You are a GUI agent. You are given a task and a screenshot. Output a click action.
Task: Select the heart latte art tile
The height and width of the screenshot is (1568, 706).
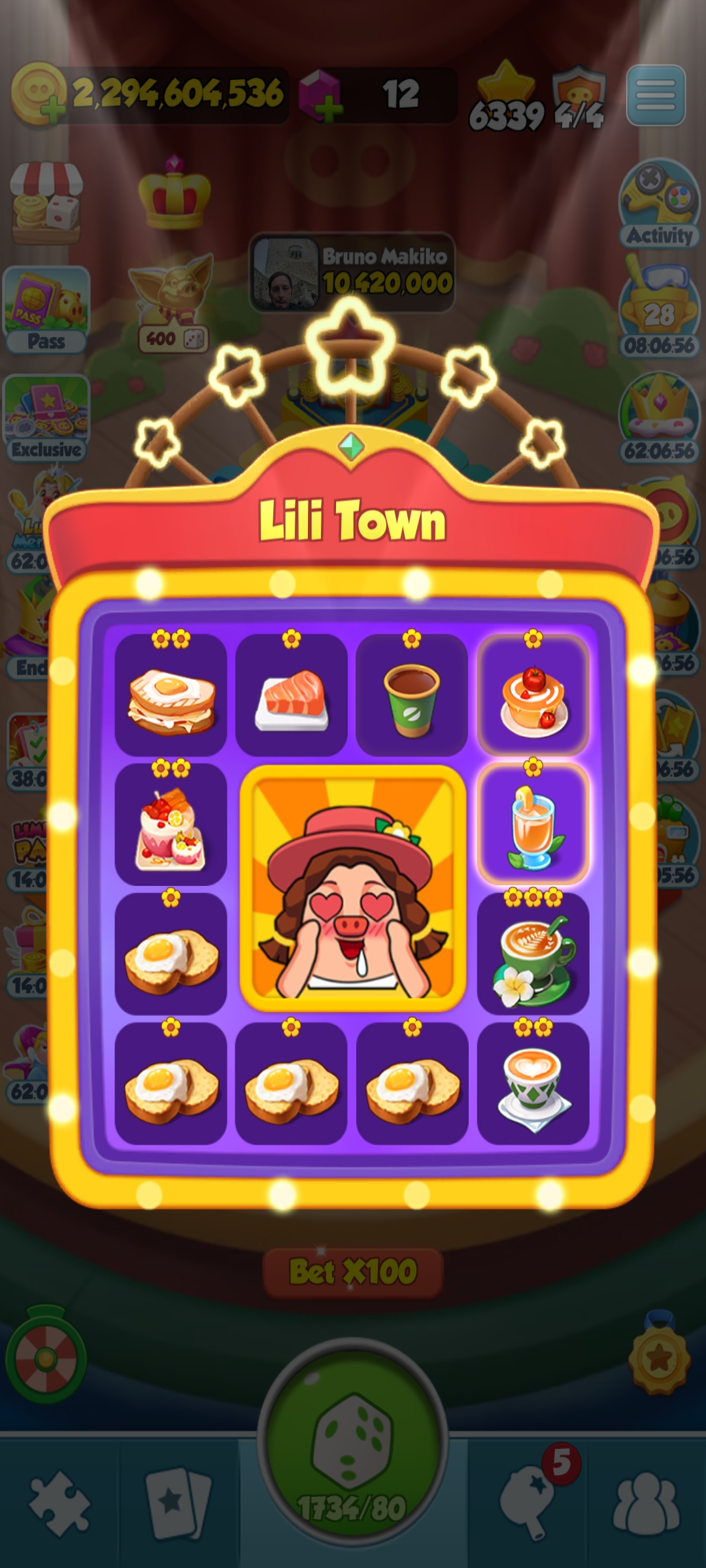[533, 1083]
